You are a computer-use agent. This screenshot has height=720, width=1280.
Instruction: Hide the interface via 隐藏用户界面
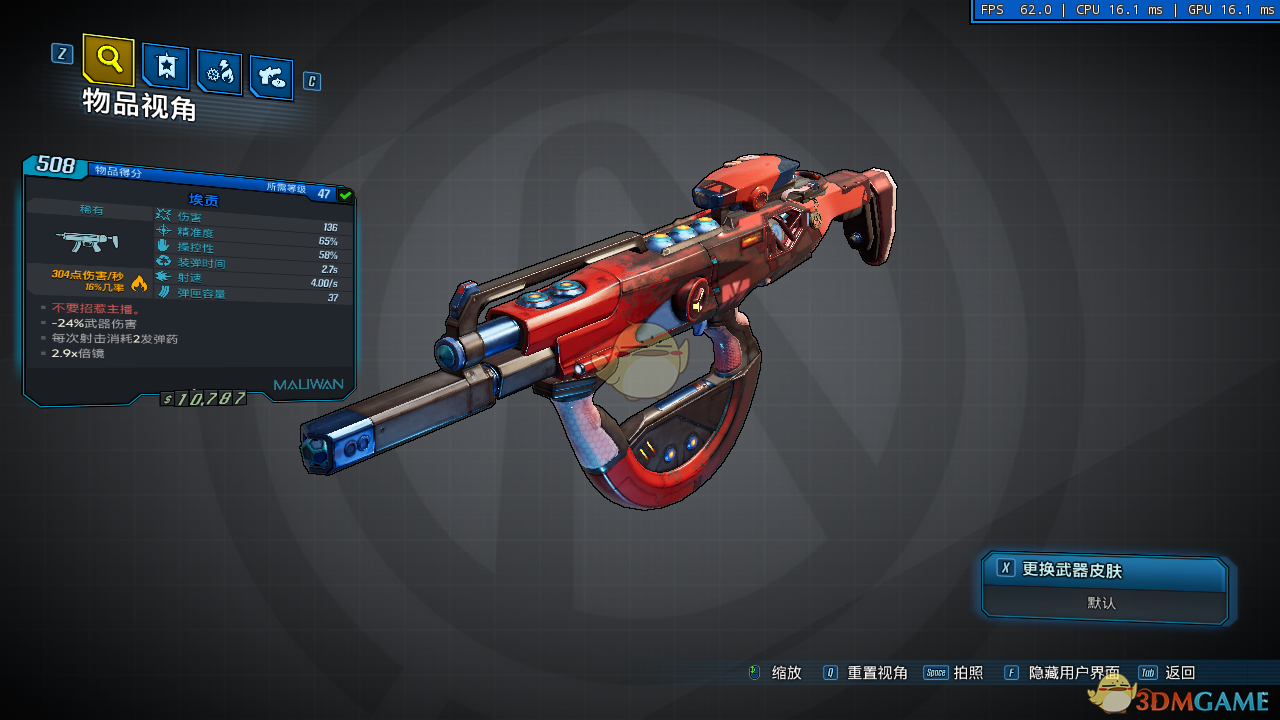[x=1073, y=673]
